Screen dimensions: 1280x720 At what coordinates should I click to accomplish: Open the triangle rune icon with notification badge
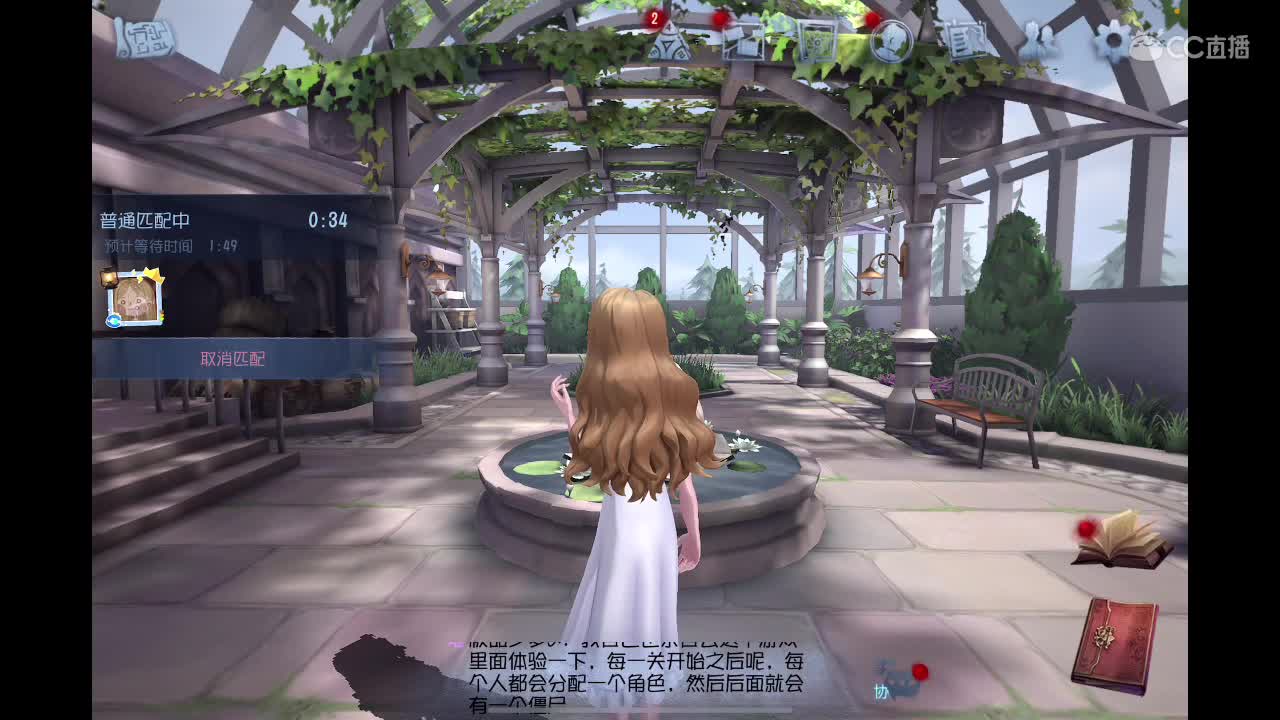(668, 45)
